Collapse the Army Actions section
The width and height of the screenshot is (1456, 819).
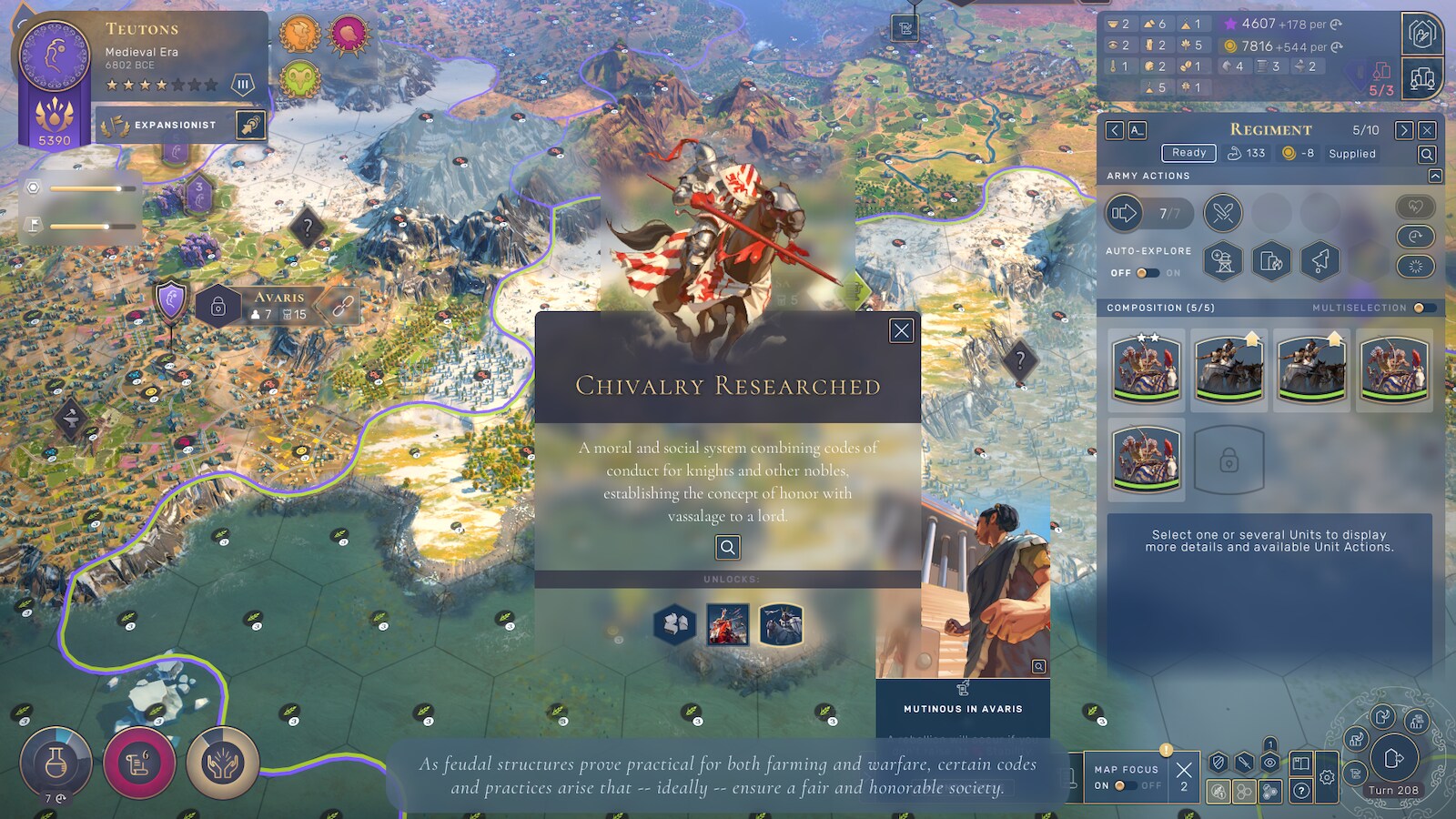[x=1435, y=176]
